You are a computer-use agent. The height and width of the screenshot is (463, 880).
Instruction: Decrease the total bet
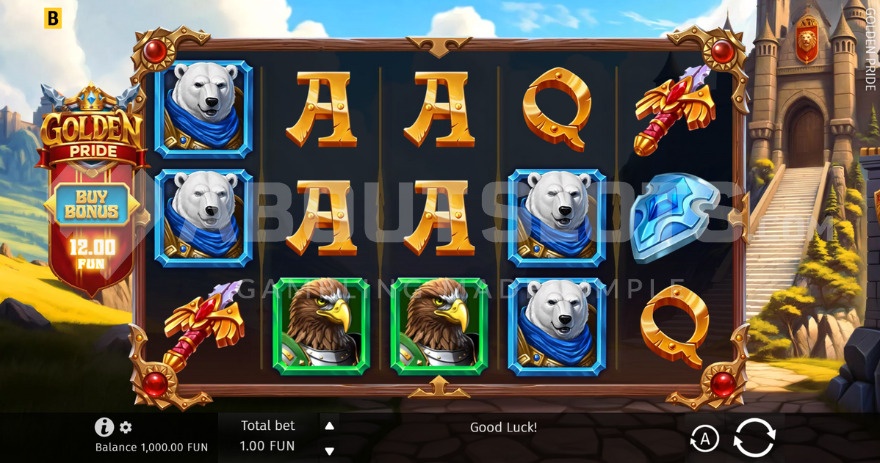(x=330, y=450)
